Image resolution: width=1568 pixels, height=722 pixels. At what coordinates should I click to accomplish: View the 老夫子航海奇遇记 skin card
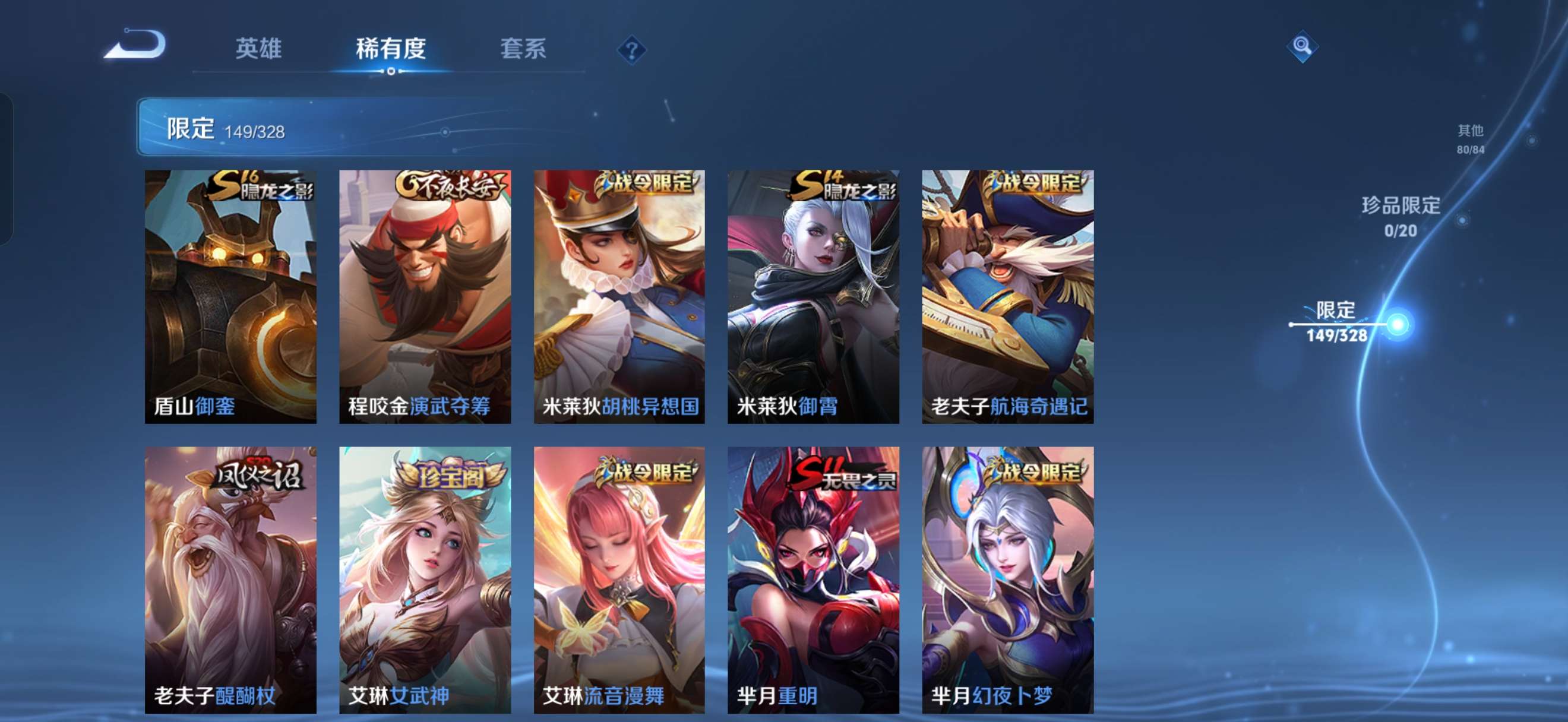click(1007, 296)
